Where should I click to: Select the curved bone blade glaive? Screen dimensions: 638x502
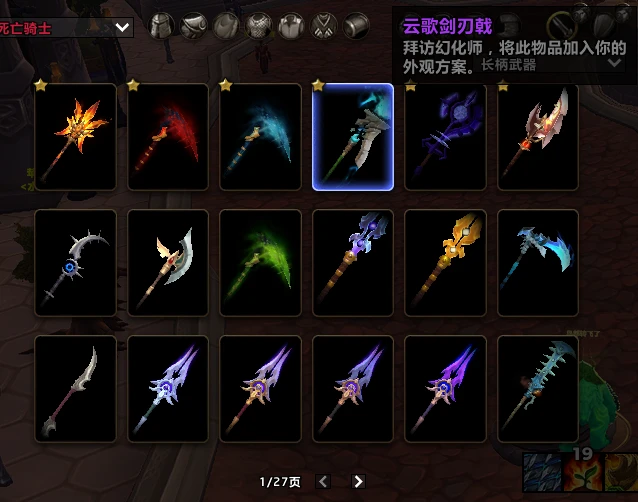[75, 389]
